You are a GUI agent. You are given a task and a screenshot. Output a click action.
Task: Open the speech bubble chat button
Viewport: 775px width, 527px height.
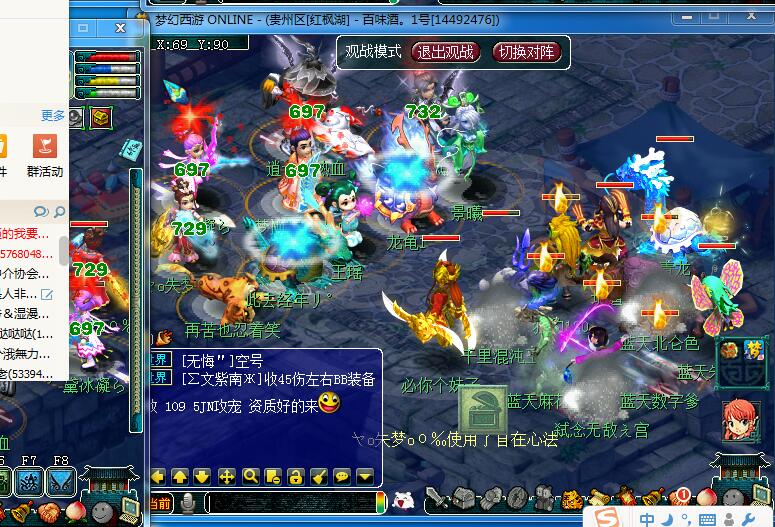click(x=341, y=476)
